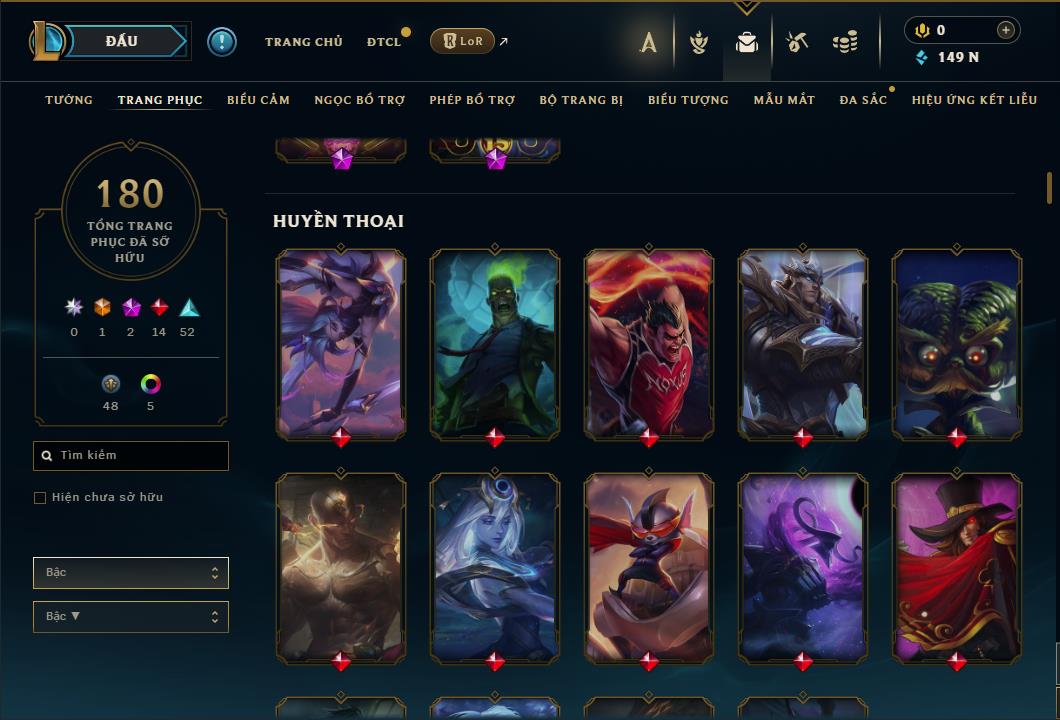The width and height of the screenshot is (1060, 720).
Task: Open the blue exclamation alert icon
Action: coord(222,41)
